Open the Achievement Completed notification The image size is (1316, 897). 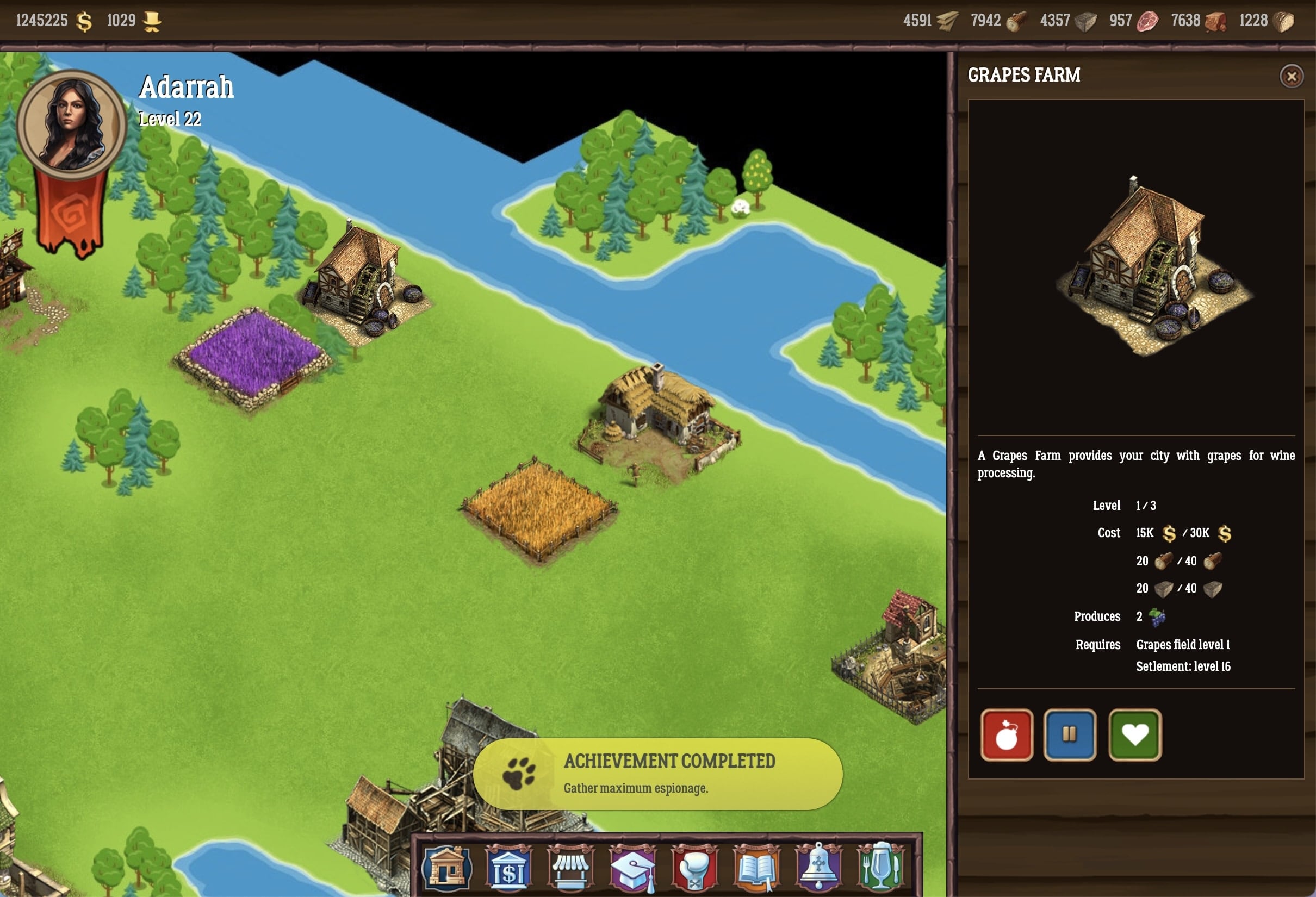click(657, 774)
